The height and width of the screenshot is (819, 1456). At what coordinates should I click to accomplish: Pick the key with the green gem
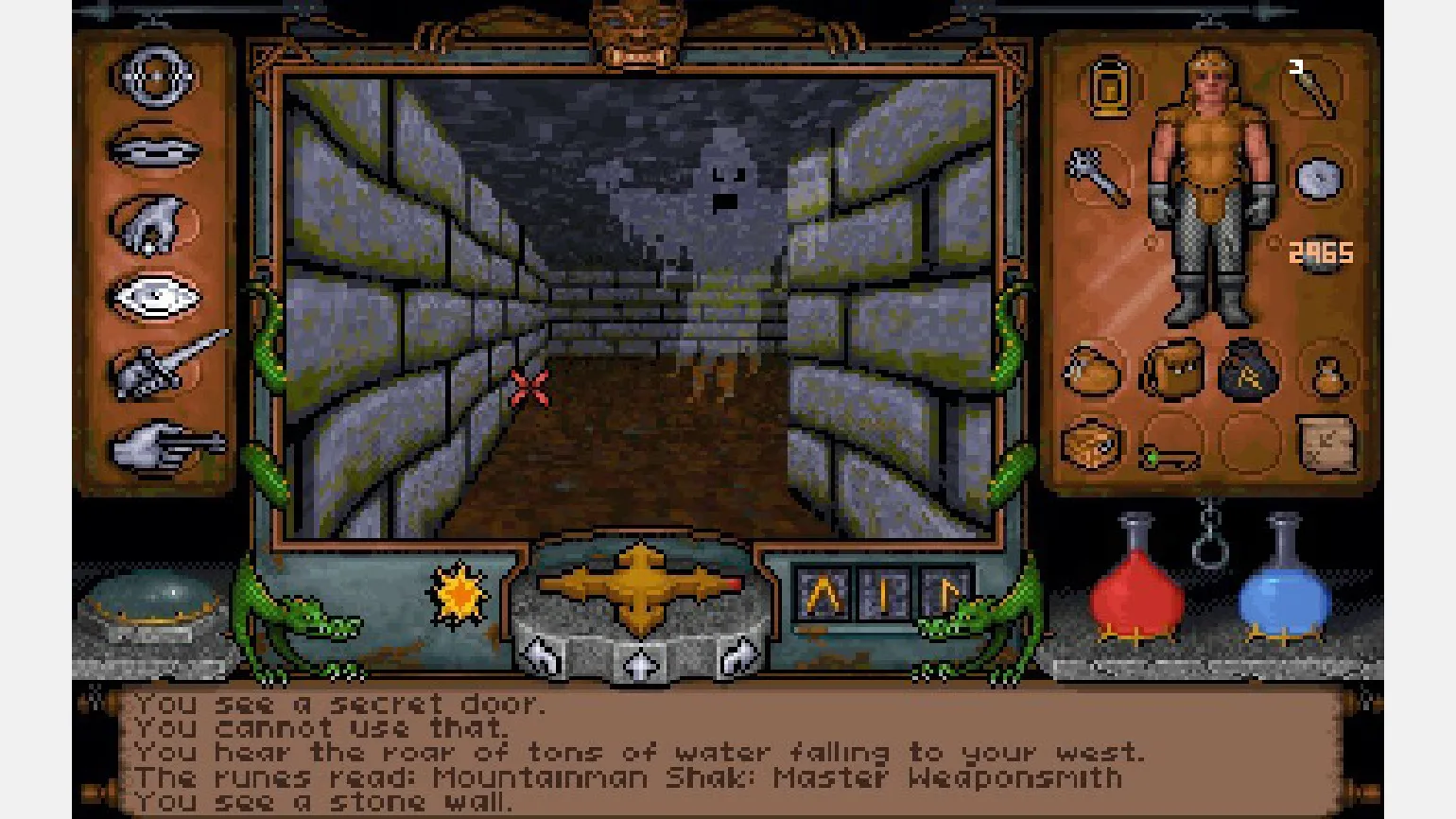pyautogui.click(x=1170, y=459)
